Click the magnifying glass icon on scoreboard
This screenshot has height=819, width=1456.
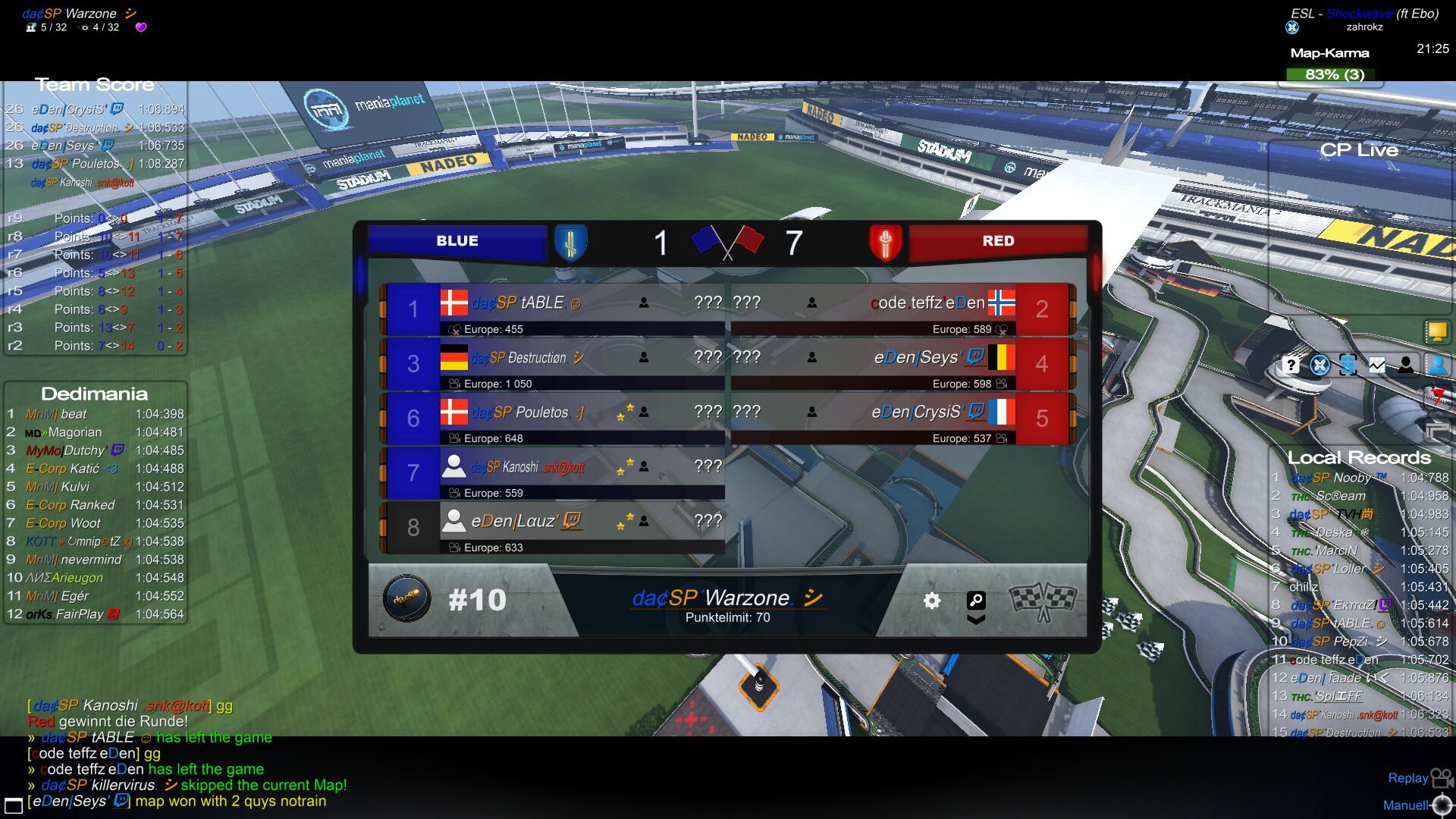click(x=976, y=601)
